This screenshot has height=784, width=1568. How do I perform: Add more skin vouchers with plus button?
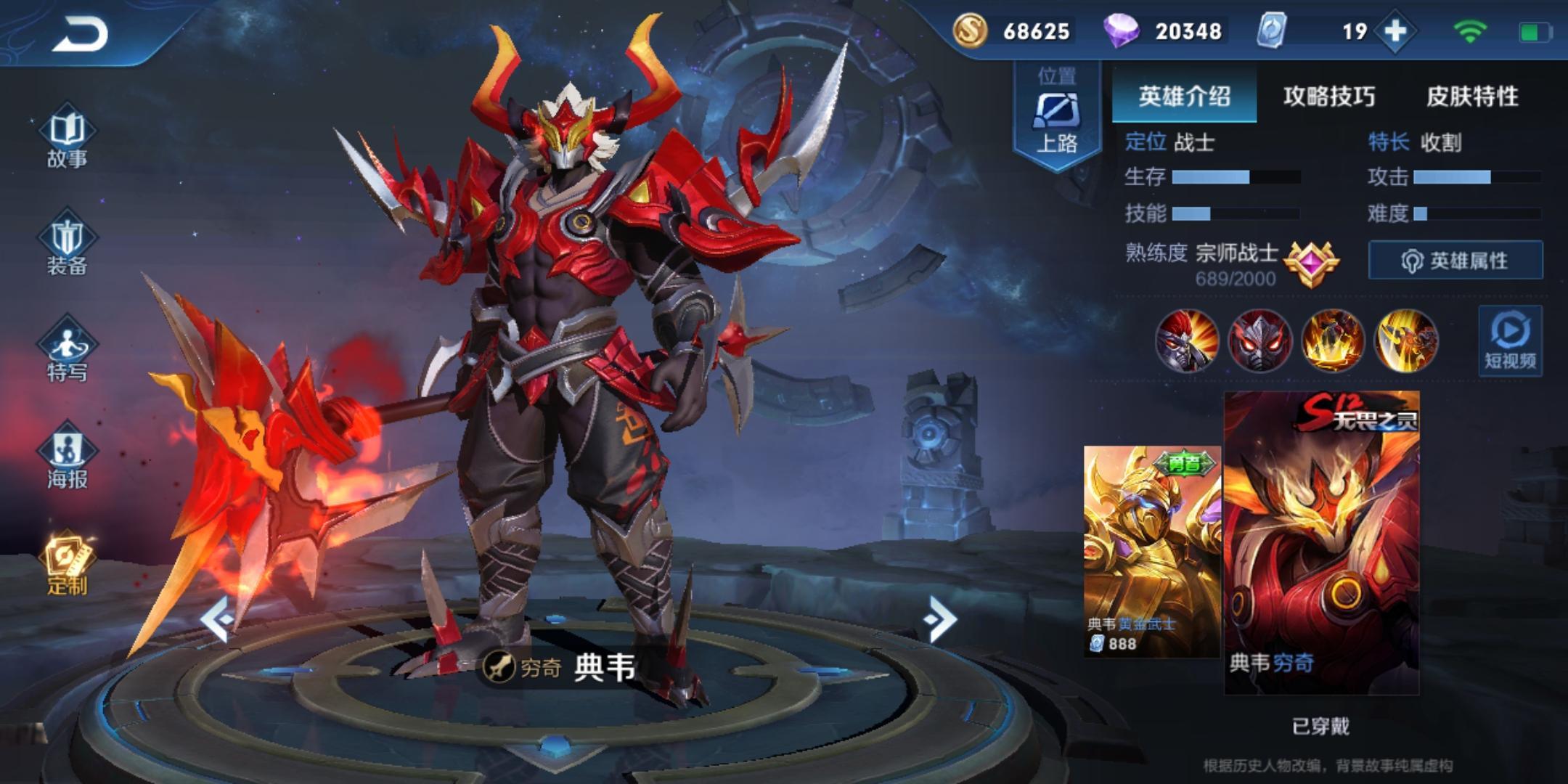(1395, 31)
